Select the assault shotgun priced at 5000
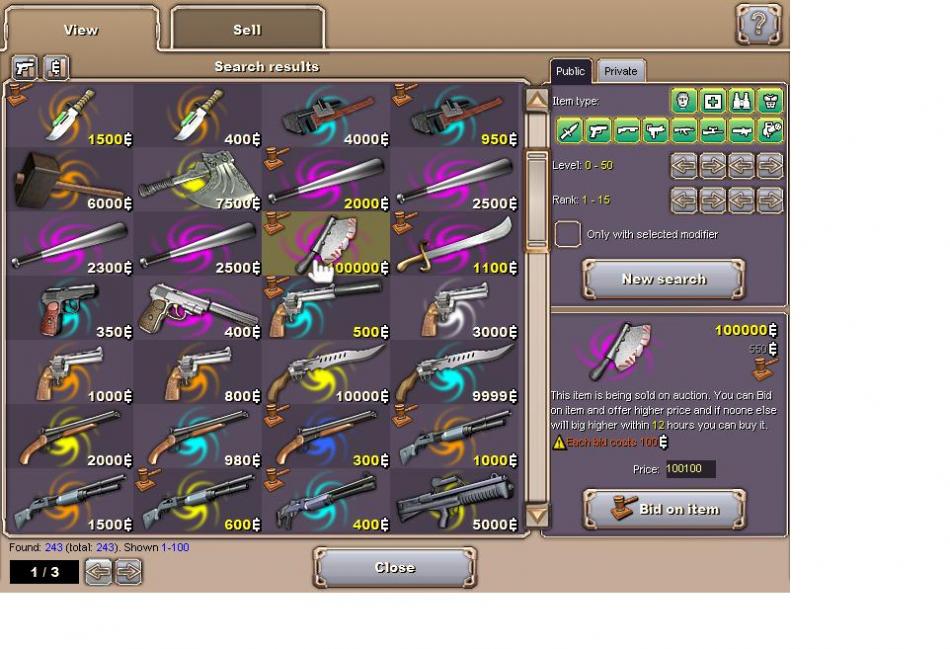This screenshot has width=950, height=649. pyautogui.click(x=454, y=500)
